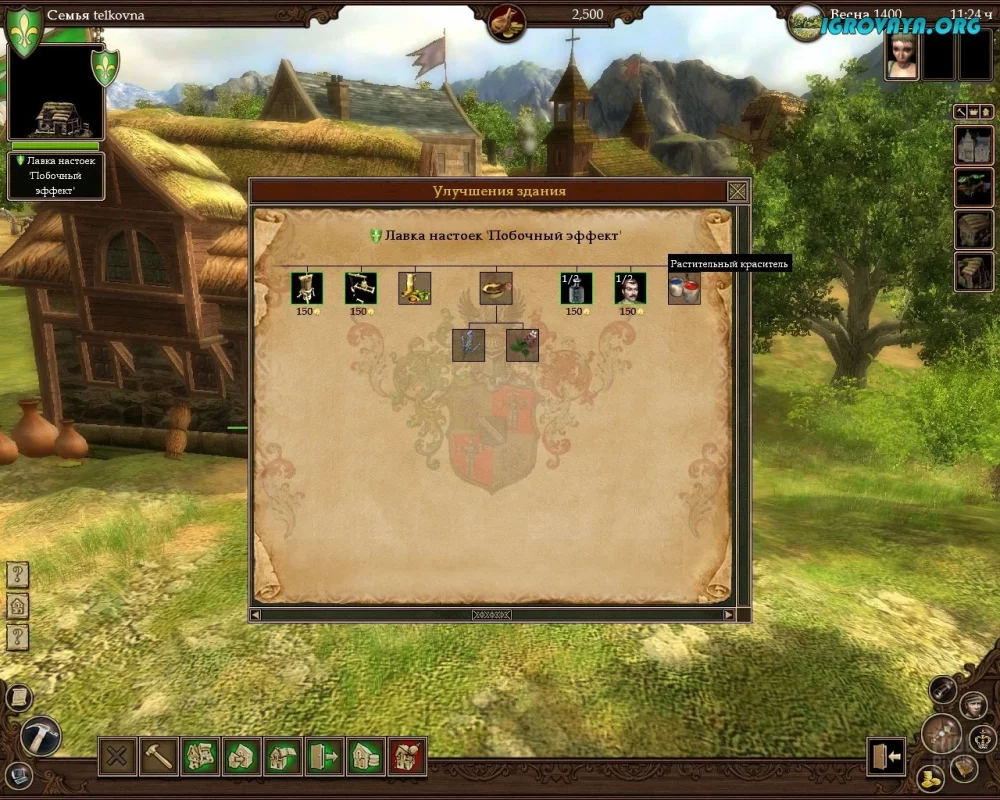Activate the red demolish building button

[407, 757]
